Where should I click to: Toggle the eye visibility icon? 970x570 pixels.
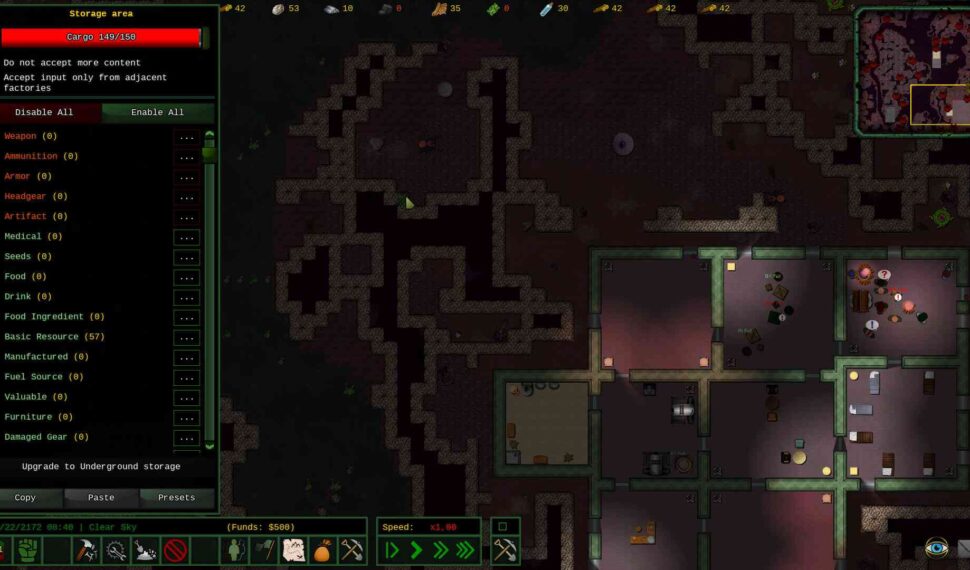[x=937, y=547]
